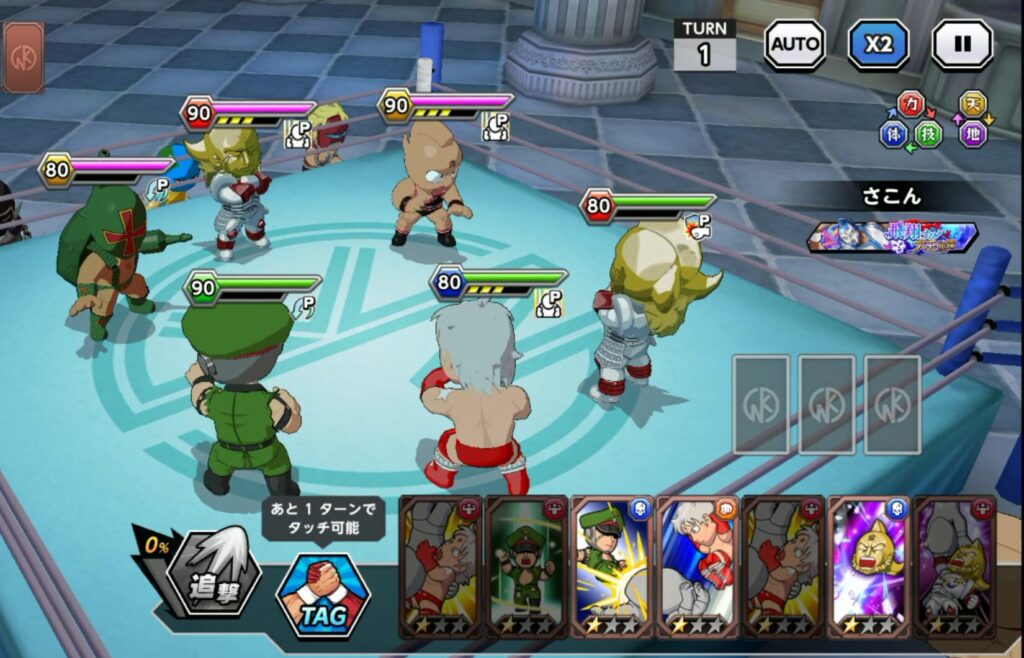The image size is (1024, 658).
Task: Click the 力 attribute icon in affinity chart
Action: [911, 104]
